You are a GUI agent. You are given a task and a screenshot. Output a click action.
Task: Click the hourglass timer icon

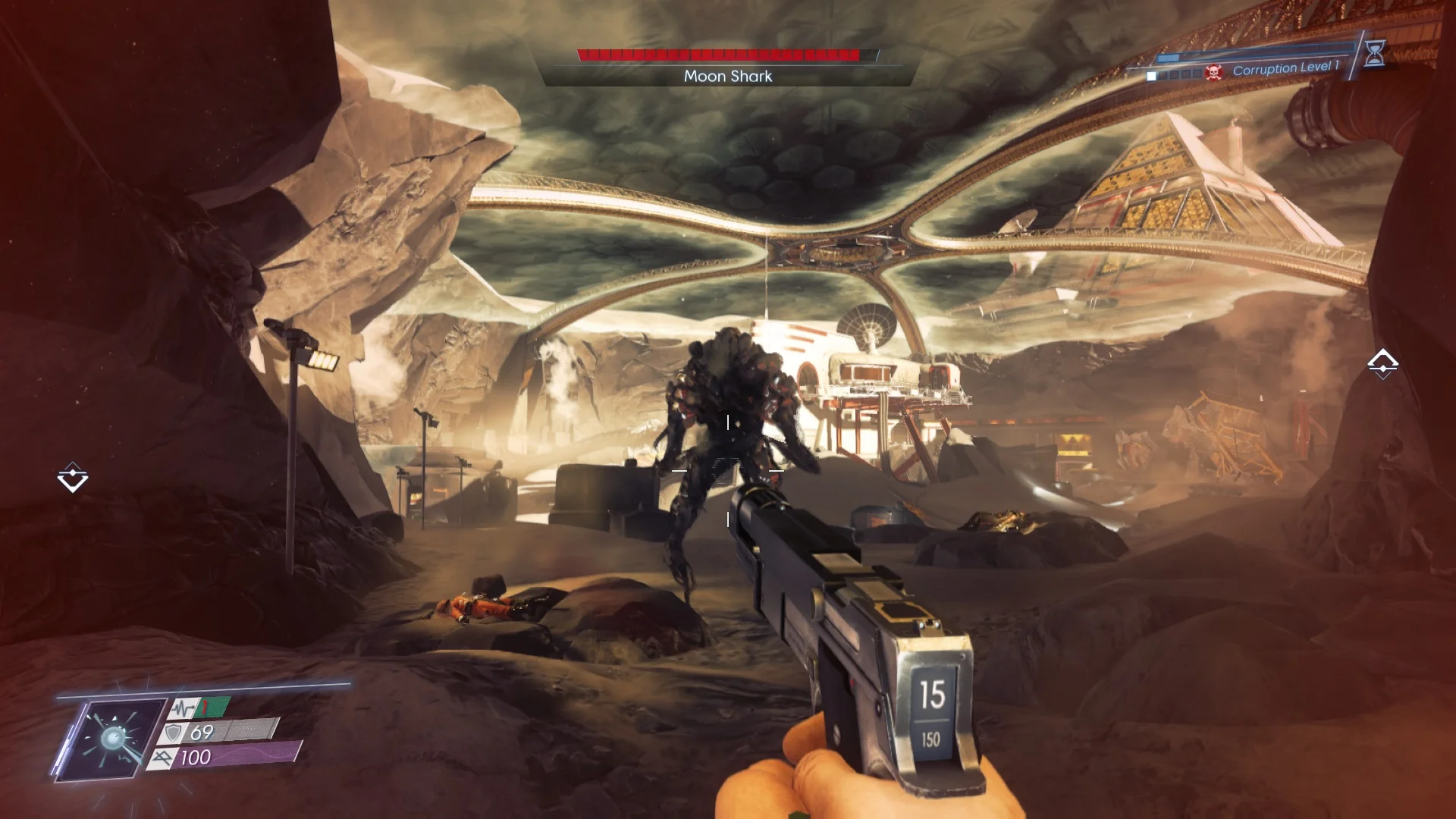(1374, 53)
